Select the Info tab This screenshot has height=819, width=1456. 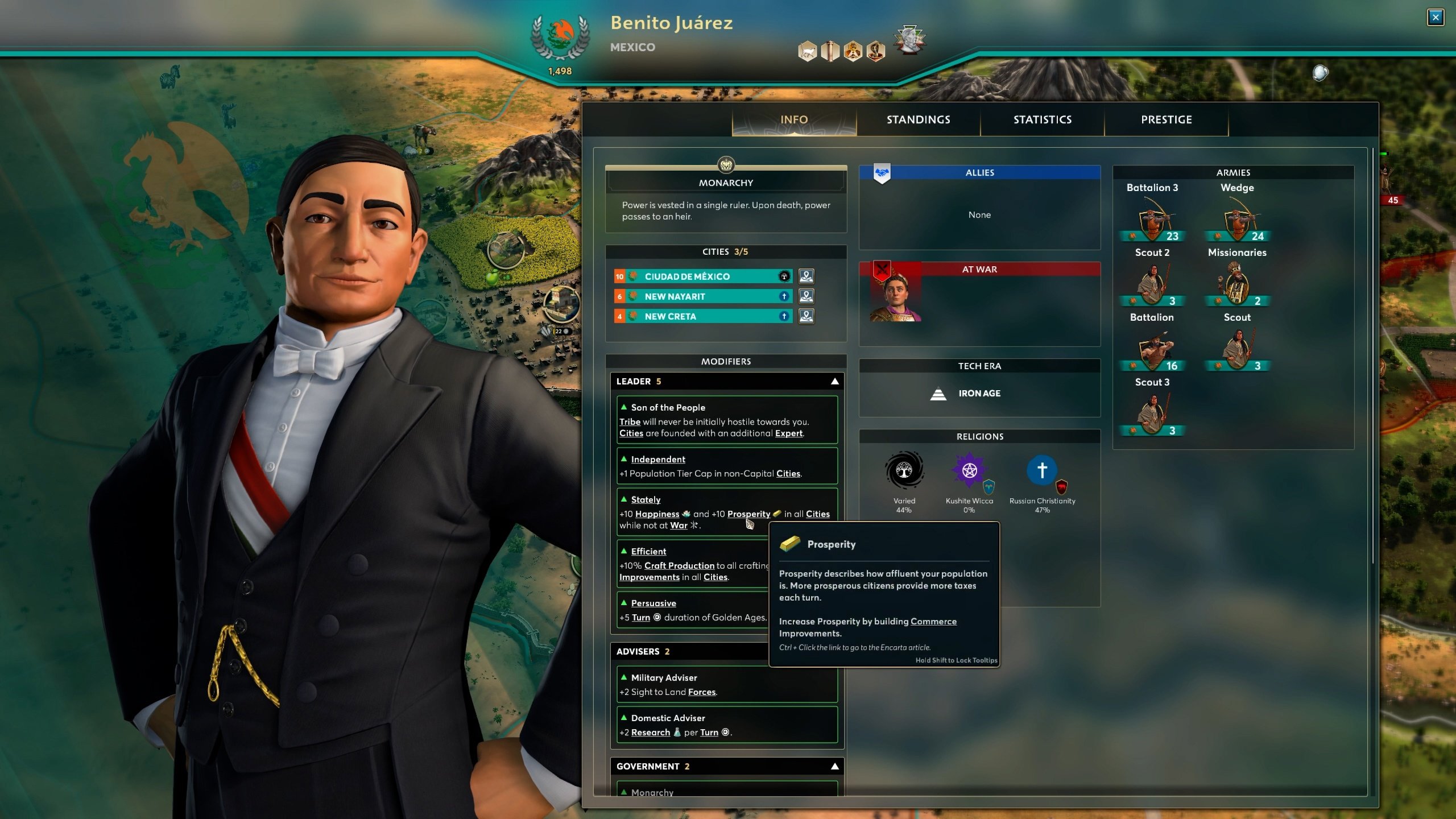pos(794,119)
